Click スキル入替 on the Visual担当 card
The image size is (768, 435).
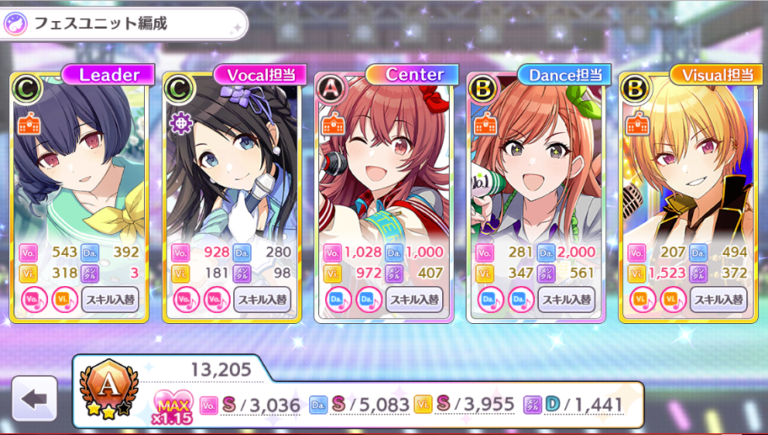pyautogui.click(x=719, y=299)
